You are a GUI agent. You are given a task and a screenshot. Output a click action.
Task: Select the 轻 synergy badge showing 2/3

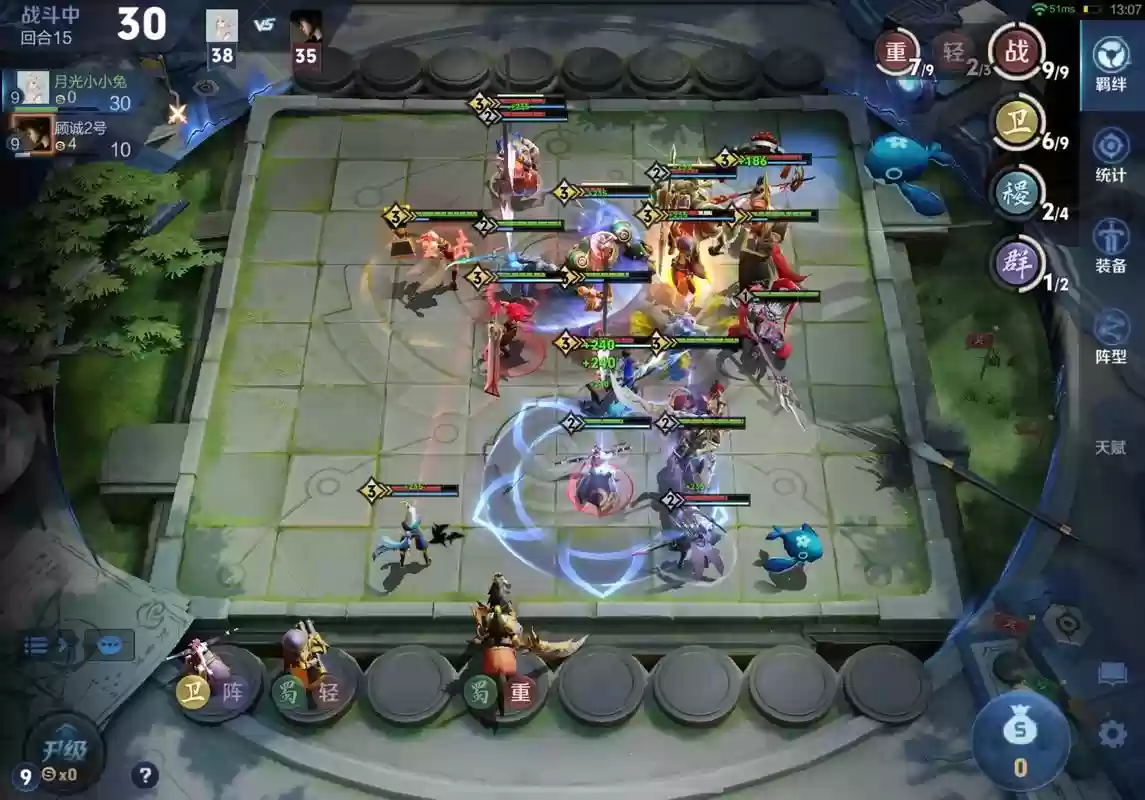[954, 52]
